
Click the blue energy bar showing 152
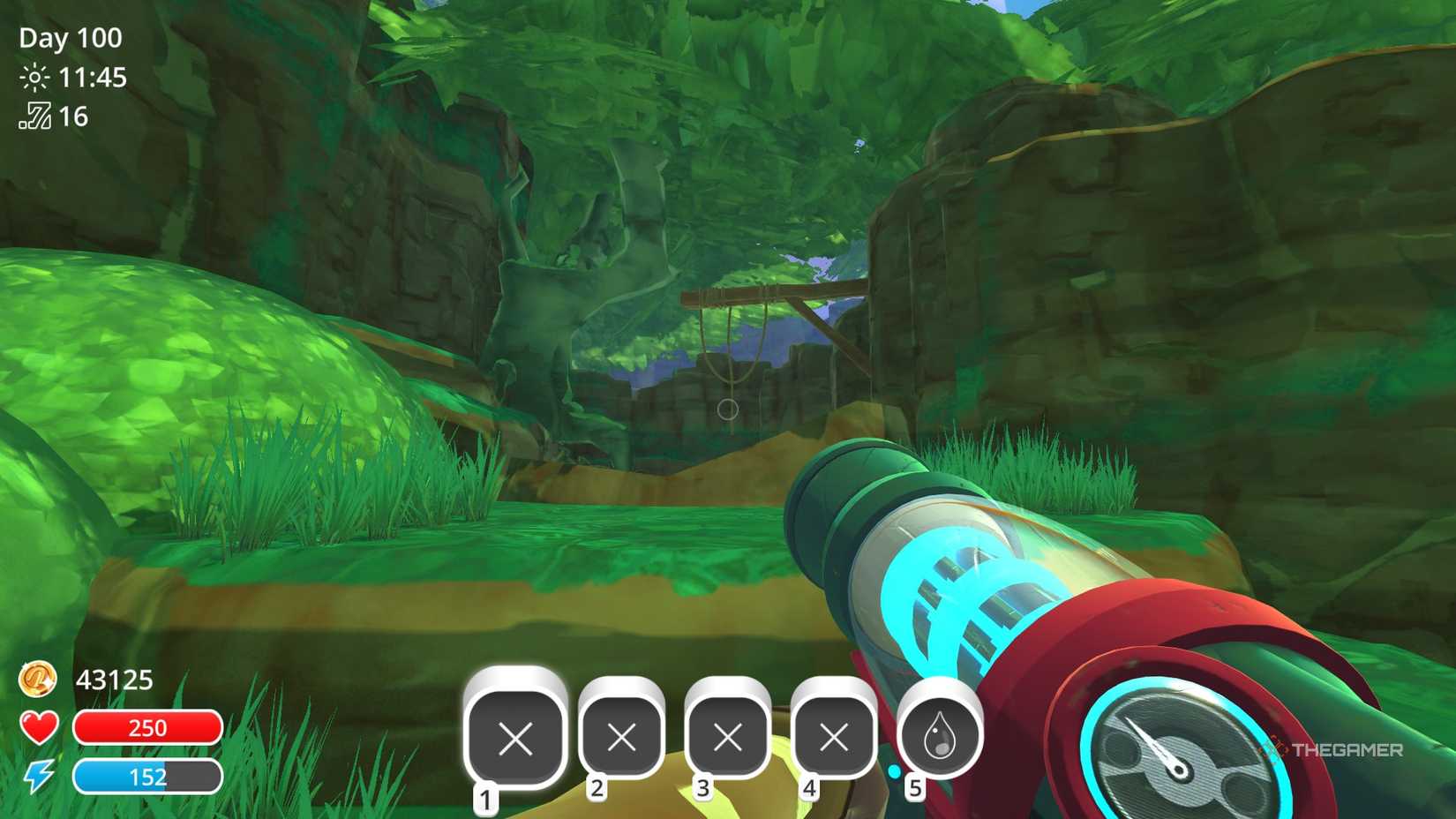pyautogui.click(x=148, y=778)
